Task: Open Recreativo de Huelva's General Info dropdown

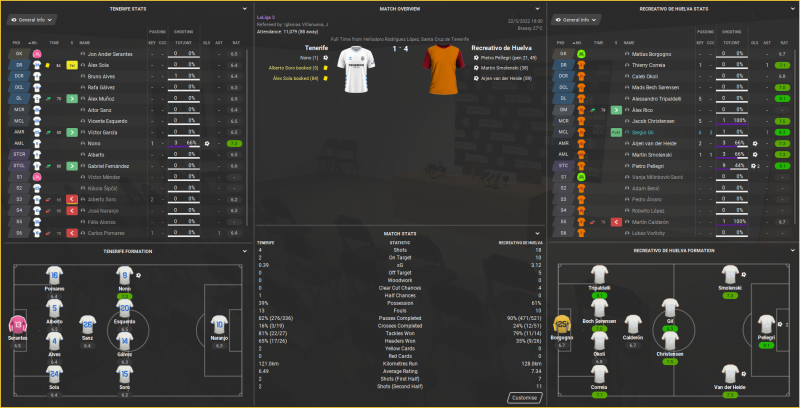Action: click(585, 20)
